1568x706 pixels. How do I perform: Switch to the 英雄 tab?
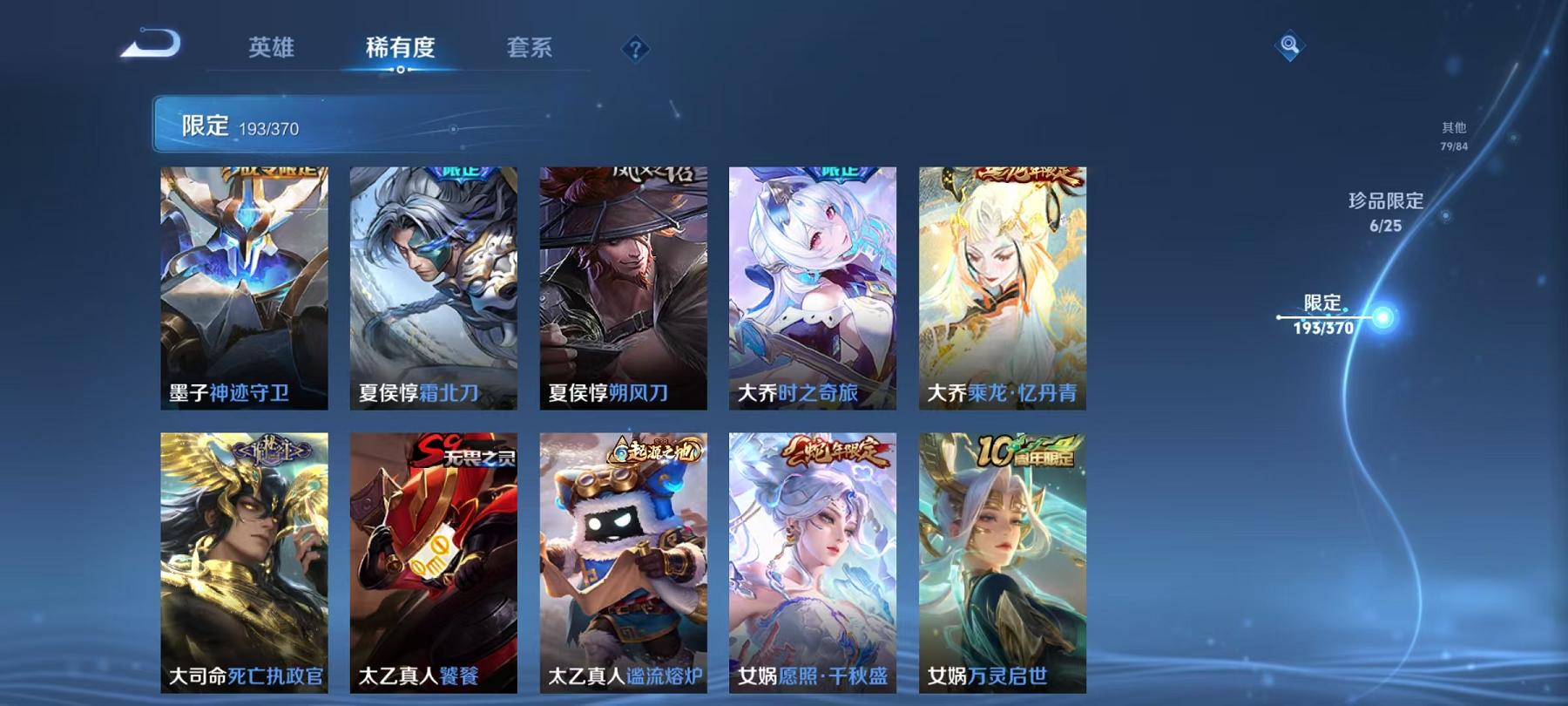[270, 50]
